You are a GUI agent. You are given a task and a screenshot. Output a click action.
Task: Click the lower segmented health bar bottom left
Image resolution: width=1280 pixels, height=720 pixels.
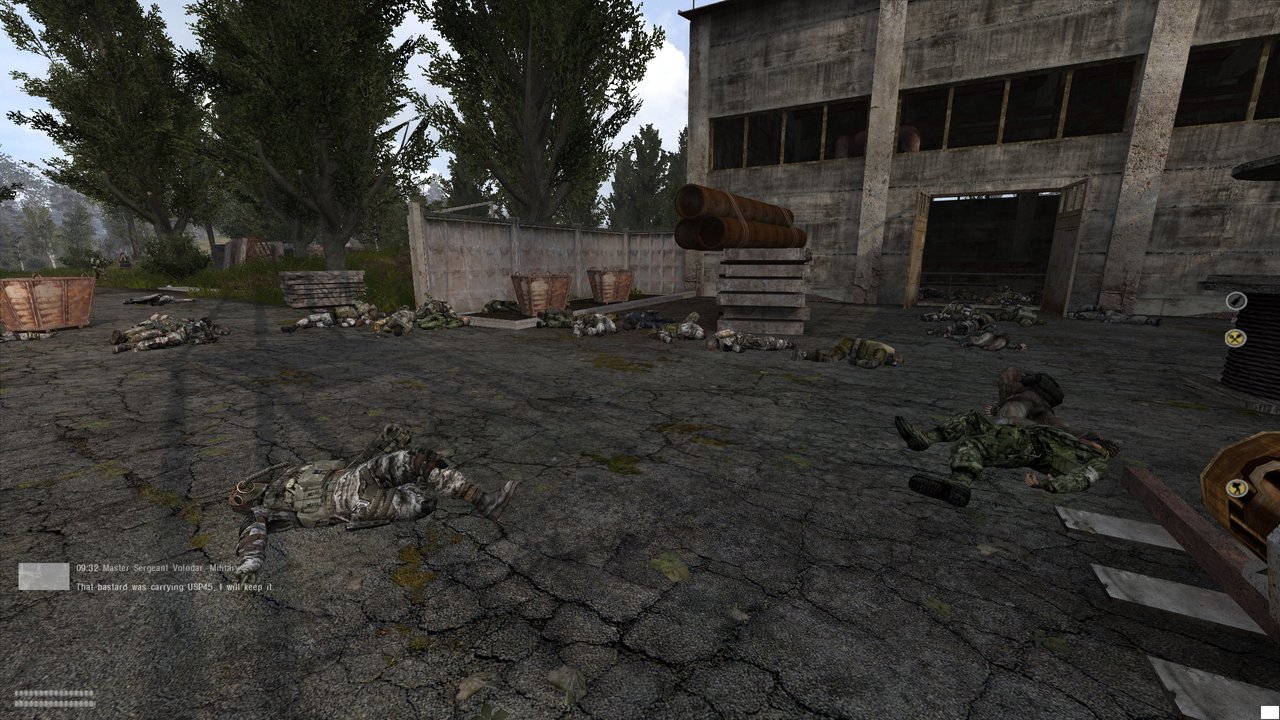click(x=54, y=703)
